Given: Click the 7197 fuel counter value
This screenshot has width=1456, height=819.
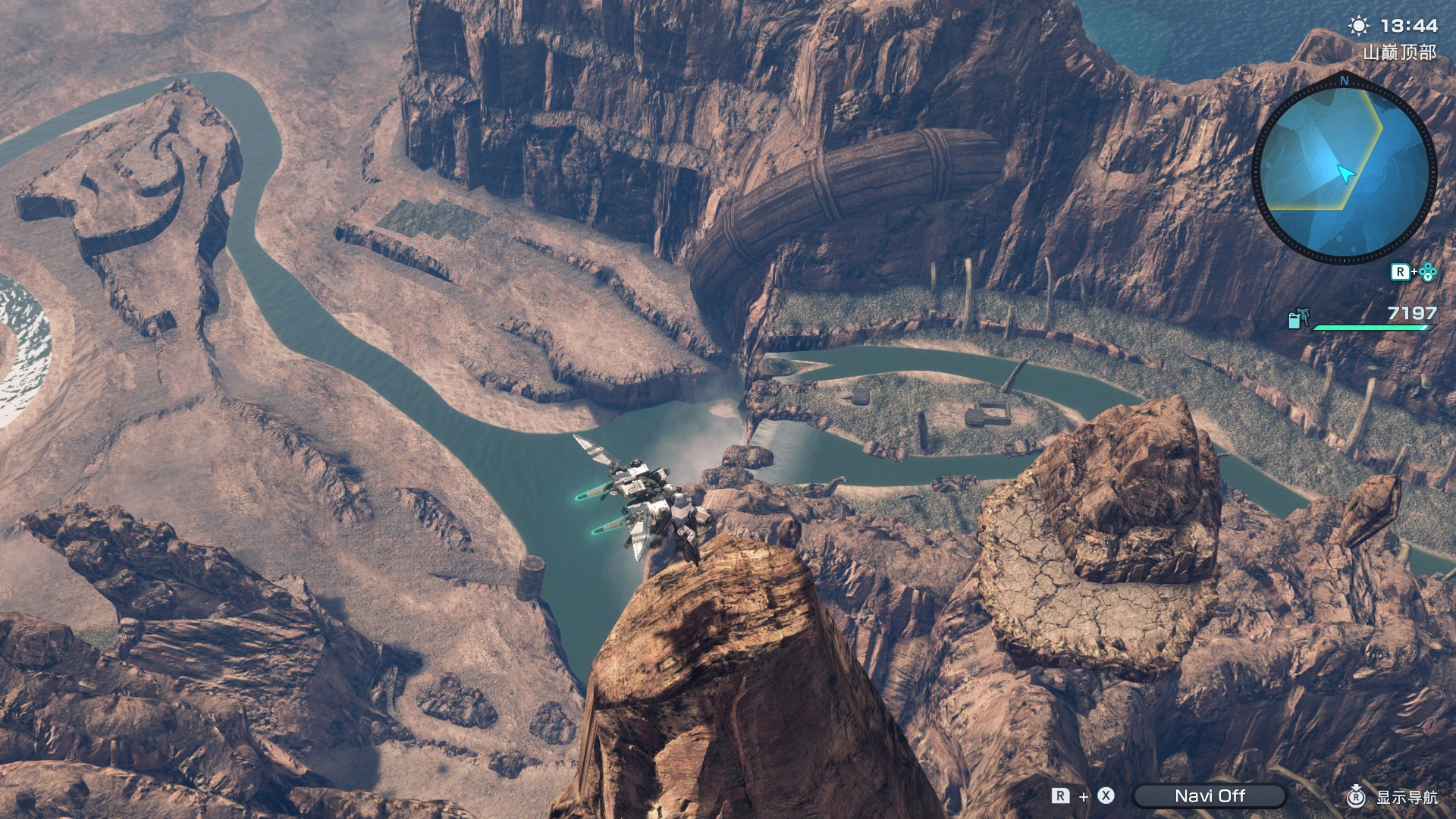Looking at the screenshot, I should point(1411,312).
